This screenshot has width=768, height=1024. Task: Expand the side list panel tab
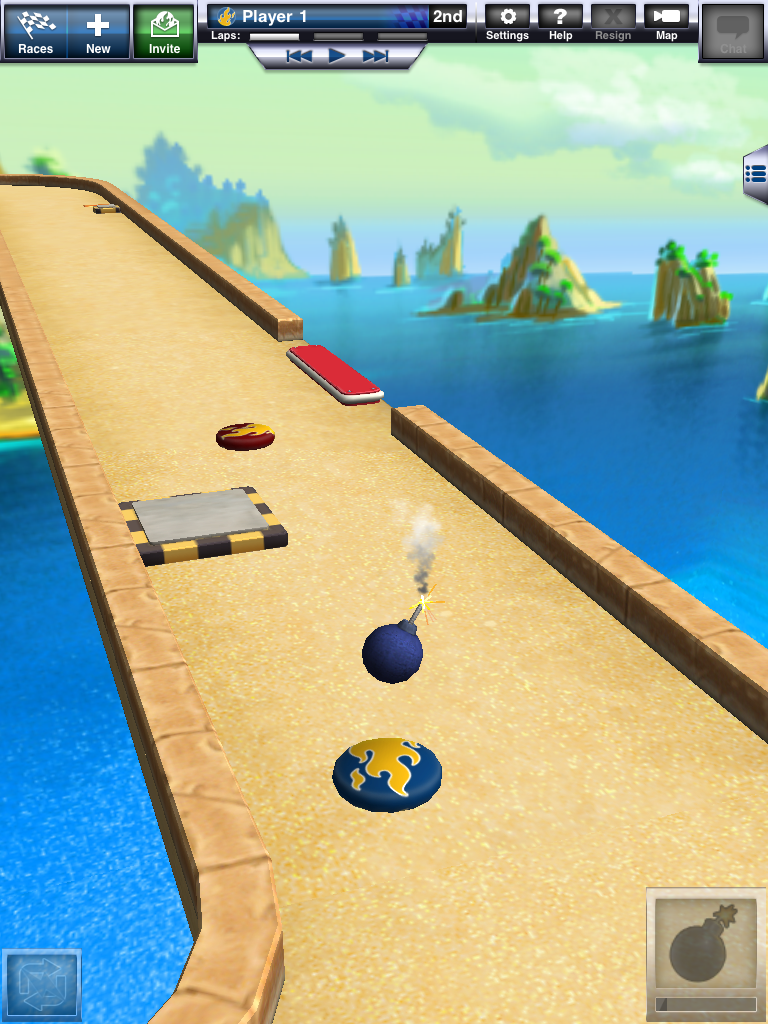[x=756, y=174]
